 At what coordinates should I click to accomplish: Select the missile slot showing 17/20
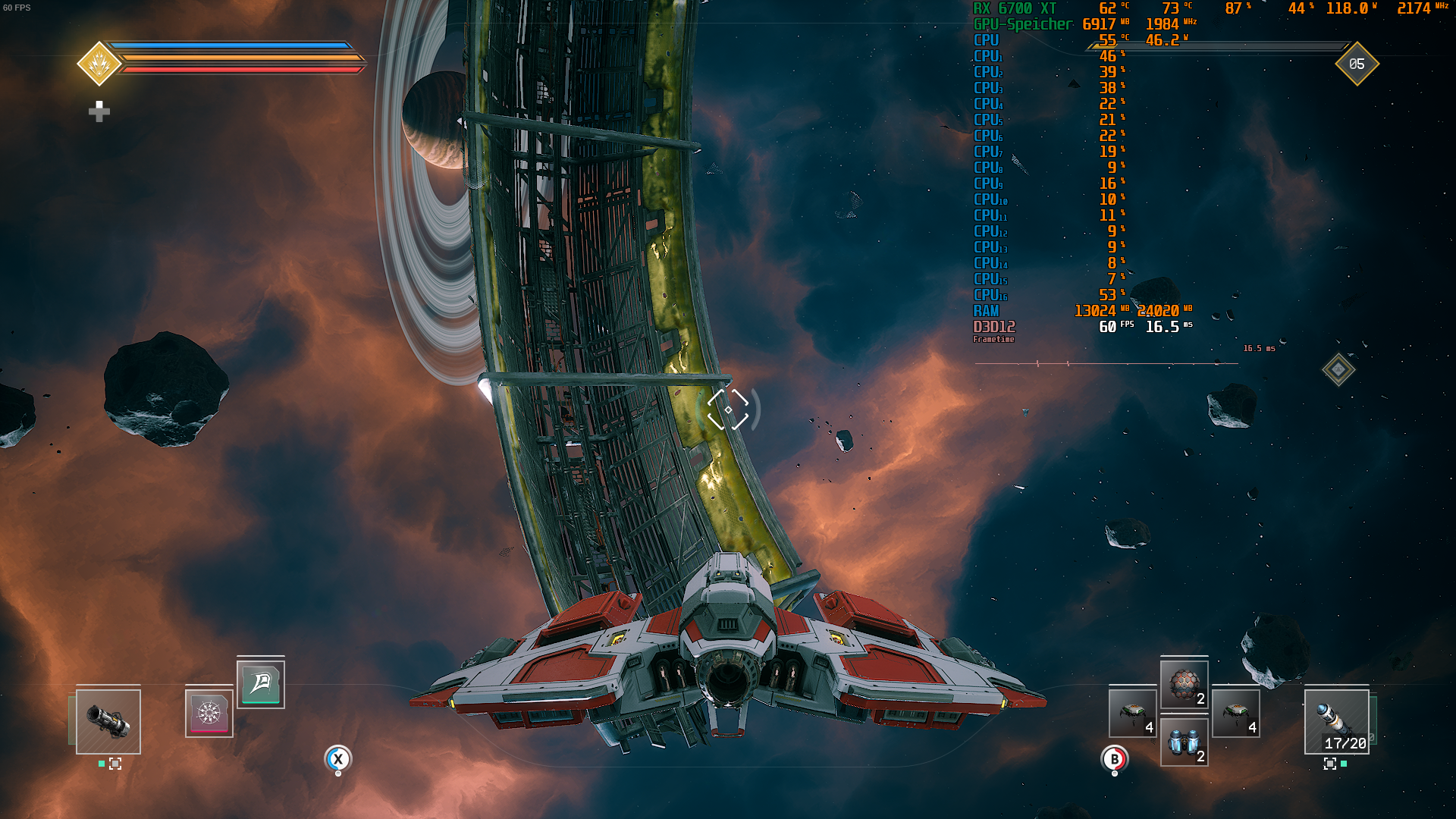pyautogui.click(x=1336, y=720)
